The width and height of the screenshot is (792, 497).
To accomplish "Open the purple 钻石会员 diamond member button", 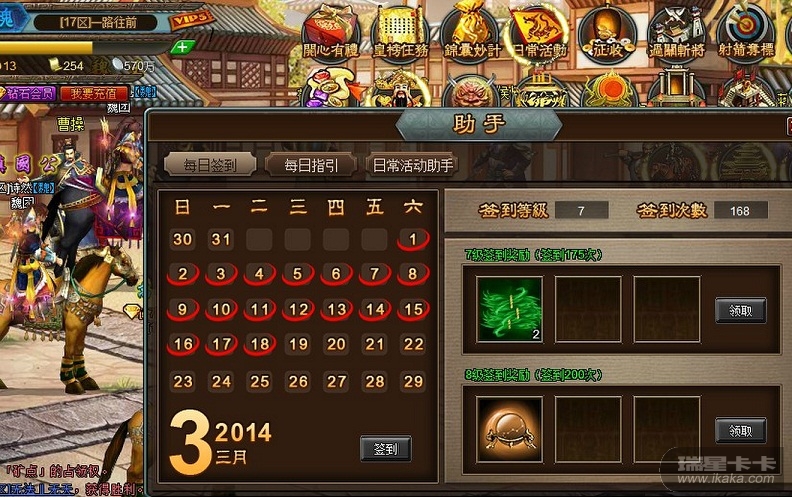I will click(30, 93).
